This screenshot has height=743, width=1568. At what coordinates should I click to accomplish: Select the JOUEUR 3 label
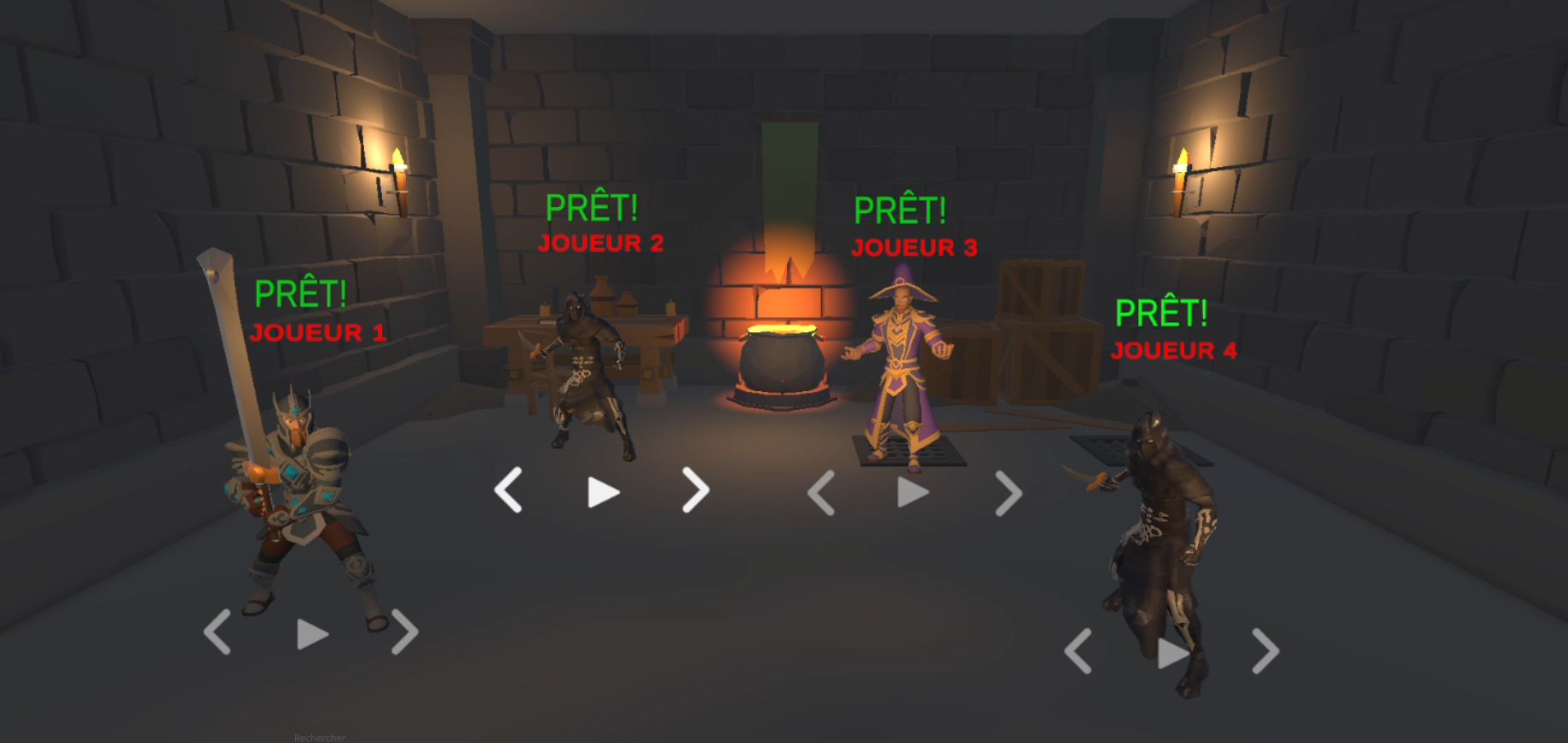tap(914, 247)
